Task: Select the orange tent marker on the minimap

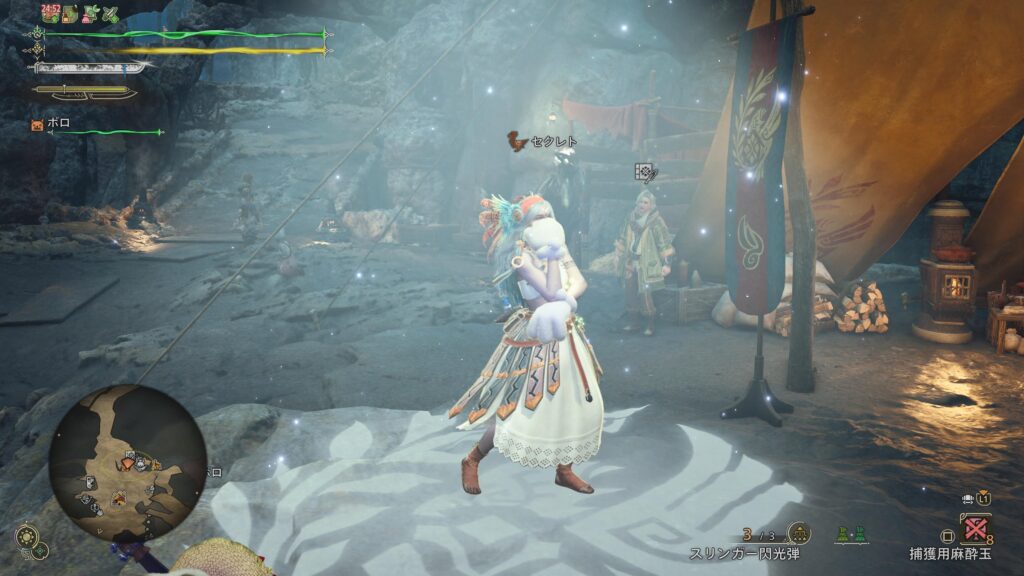Action: (x=119, y=497)
